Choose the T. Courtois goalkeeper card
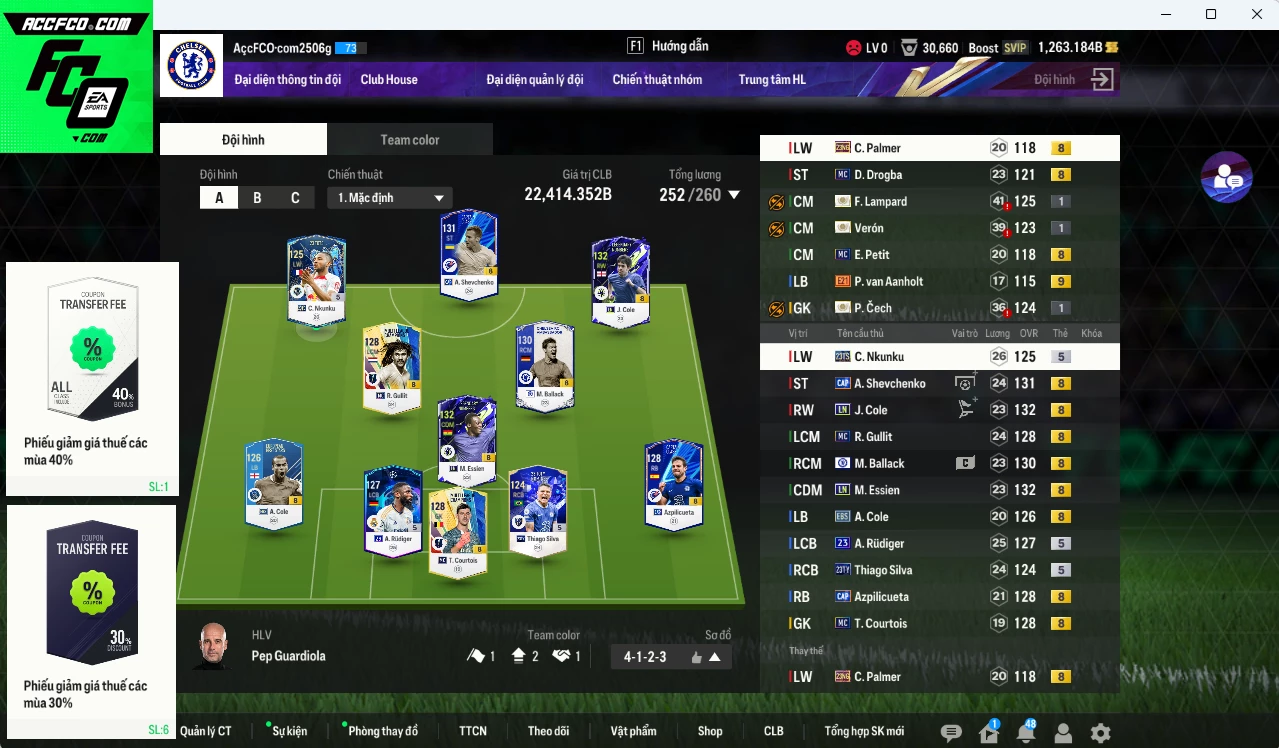This screenshot has height=748, width=1279. point(458,532)
